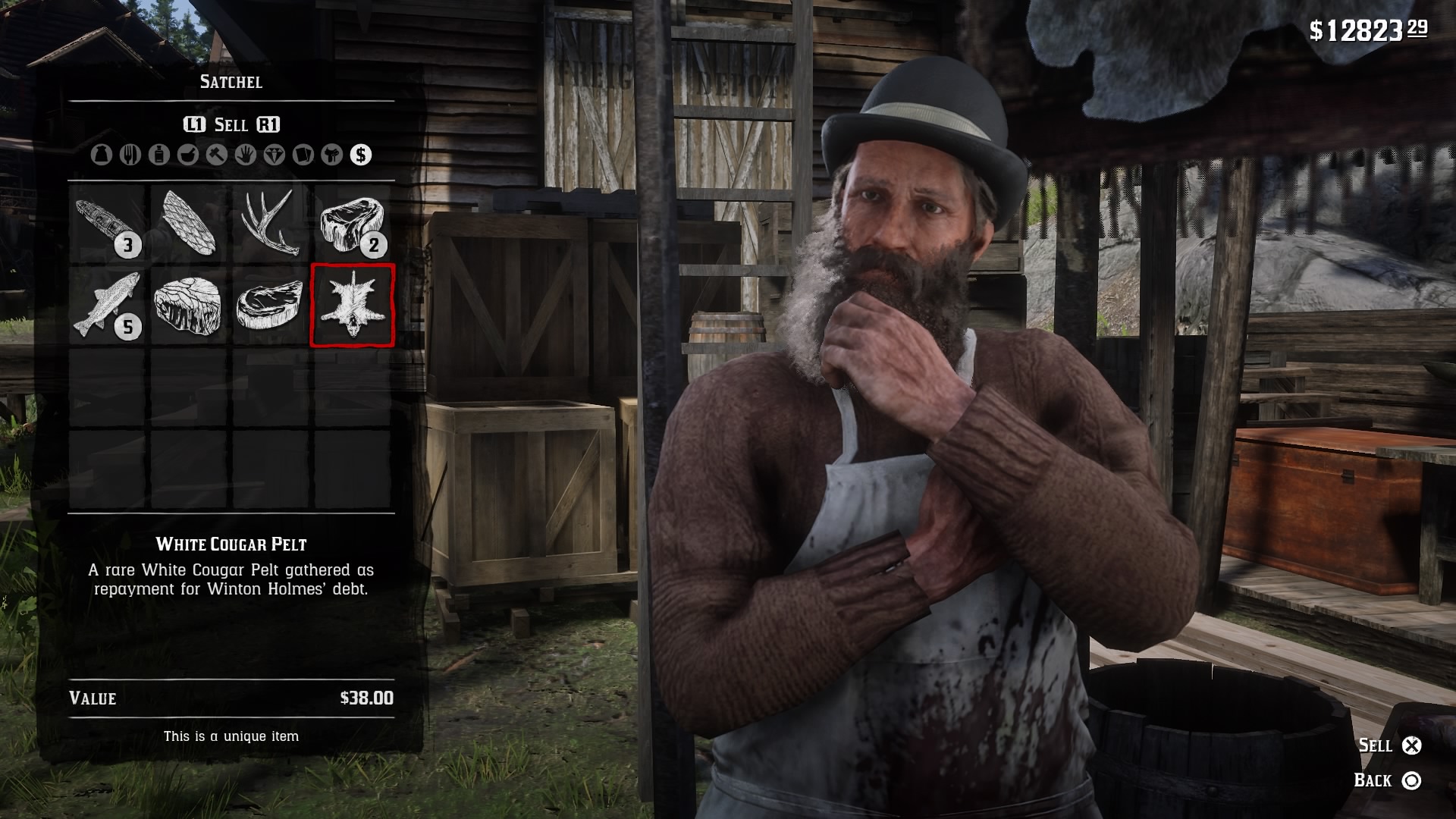
Task: Select the Tools hammer icon
Action: click(217, 155)
